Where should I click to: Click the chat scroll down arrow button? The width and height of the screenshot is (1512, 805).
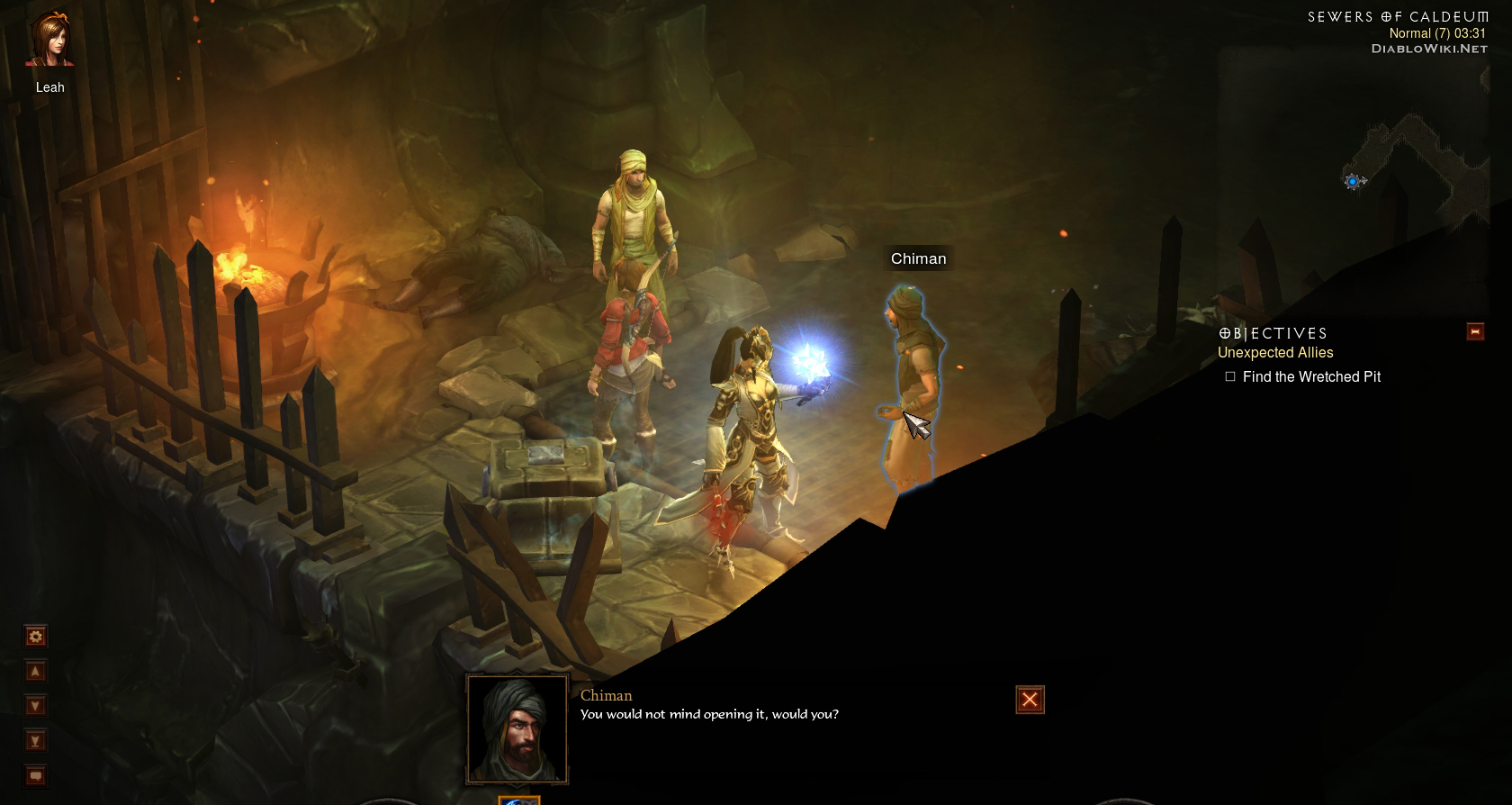point(35,706)
